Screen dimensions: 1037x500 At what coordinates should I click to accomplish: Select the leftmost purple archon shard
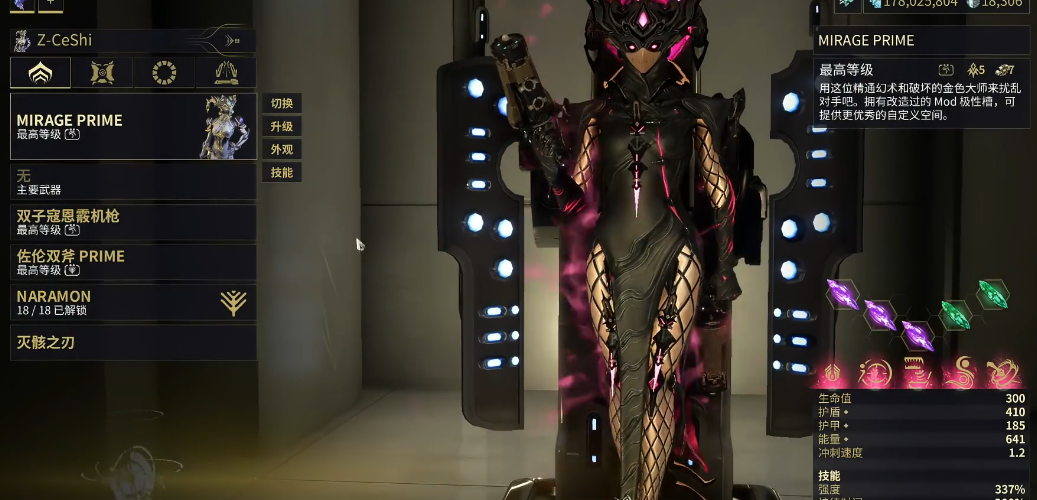[x=843, y=294]
